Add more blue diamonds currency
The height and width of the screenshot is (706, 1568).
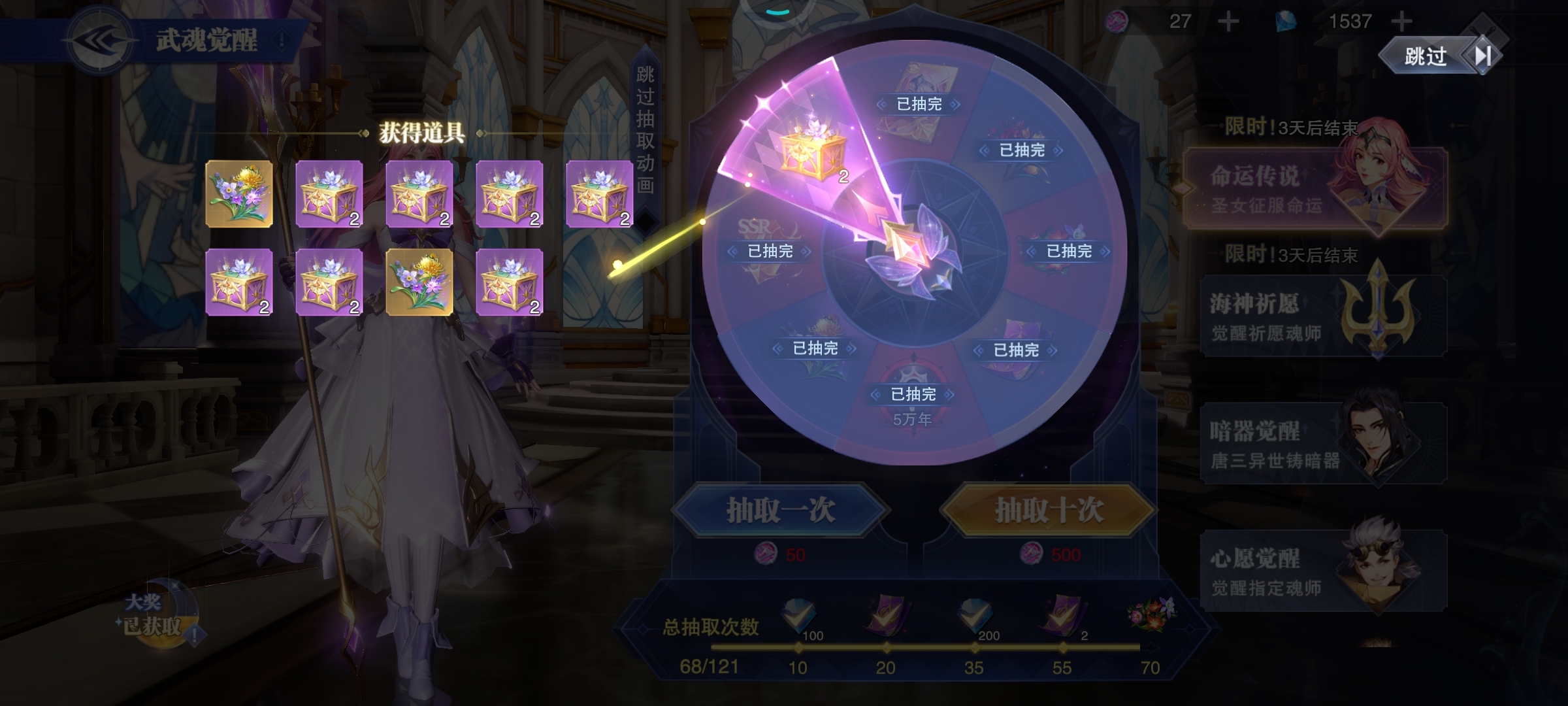(1401, 22)
